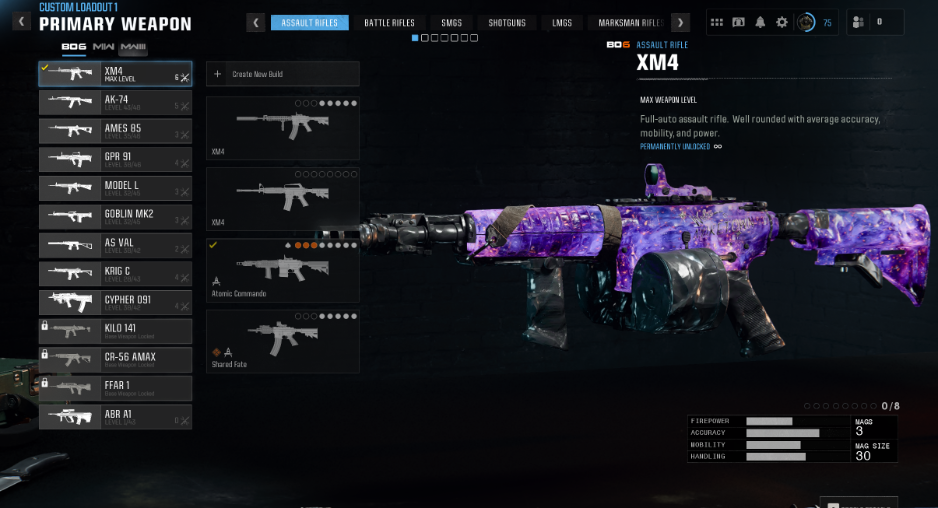
Task: Click the locked Kilo 141 entry
Action: (x=115, y=330)
